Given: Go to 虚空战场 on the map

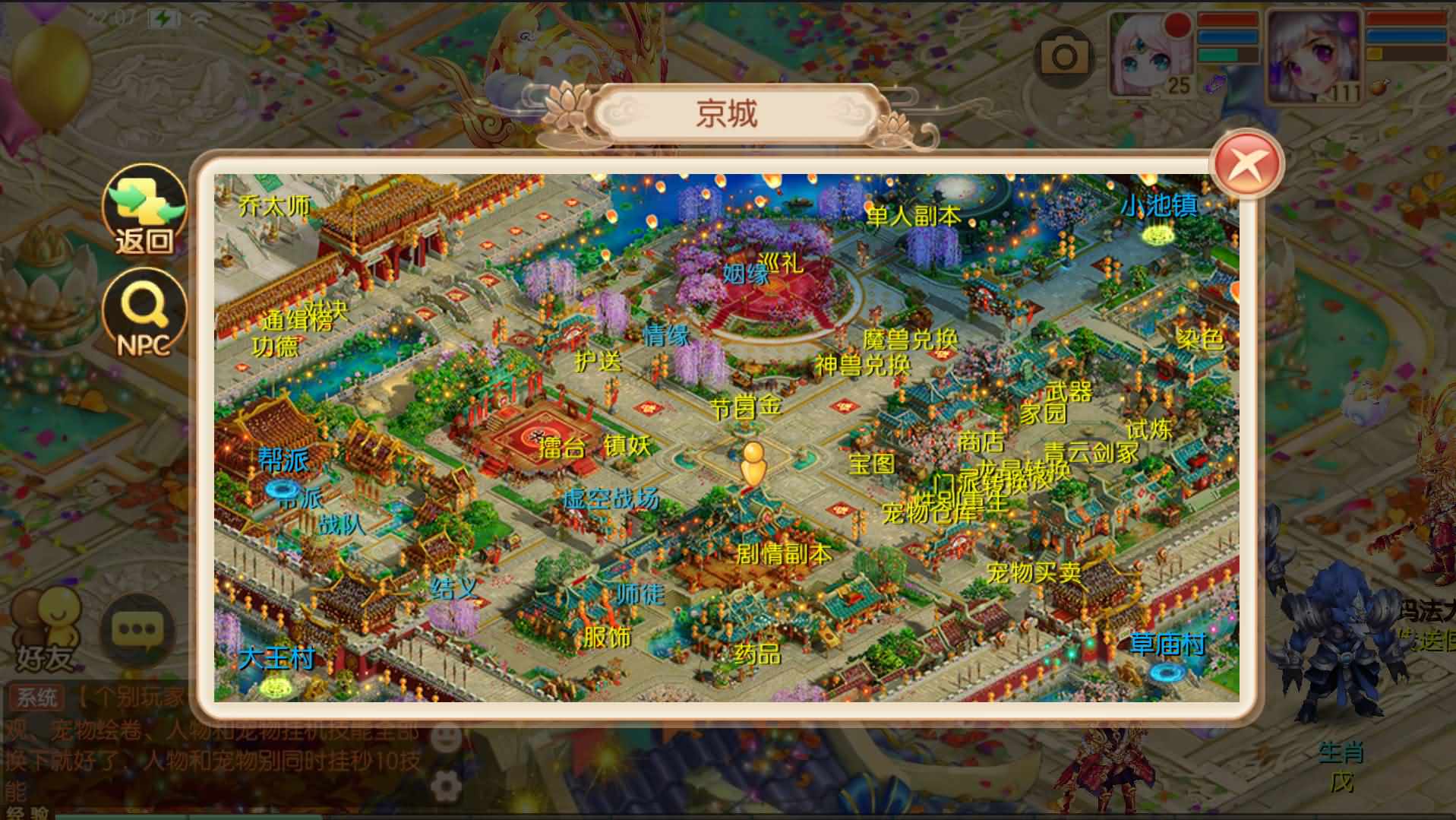Looking at the screenshot, I should 611,499.
